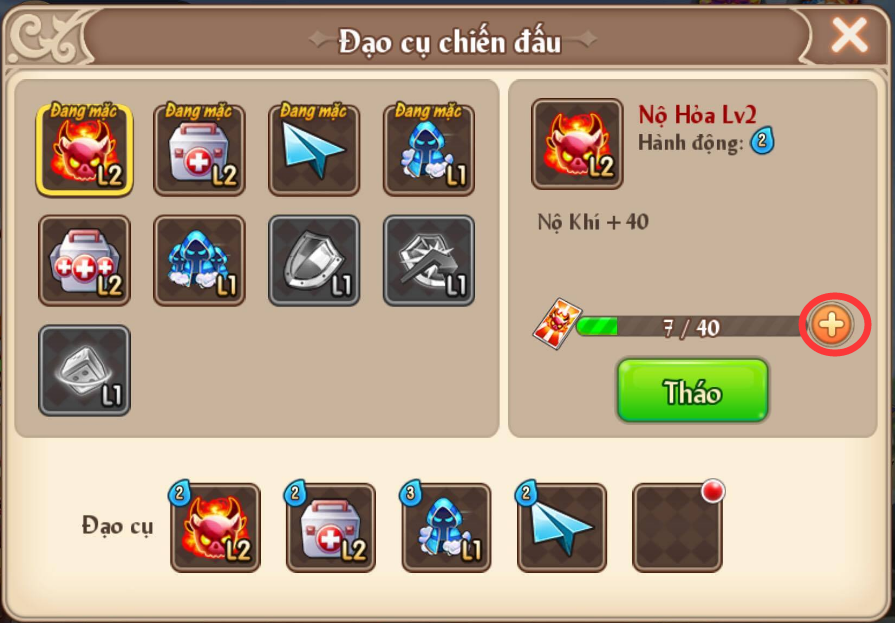Click the red skull slot in Đạo cụ bar
This screenshot has height=623, width=895.
[215, 528]
